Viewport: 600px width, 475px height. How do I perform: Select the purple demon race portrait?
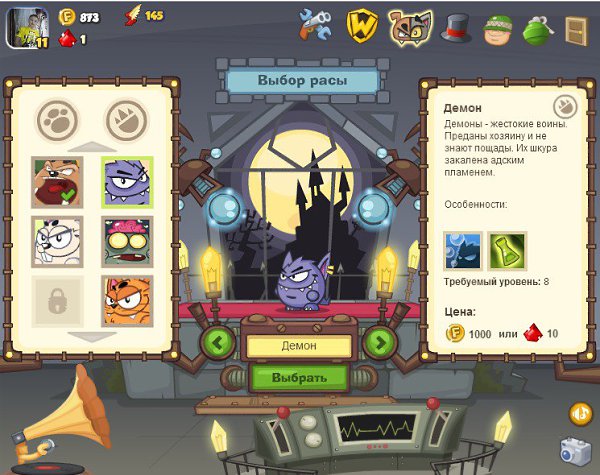click(127, 182)
